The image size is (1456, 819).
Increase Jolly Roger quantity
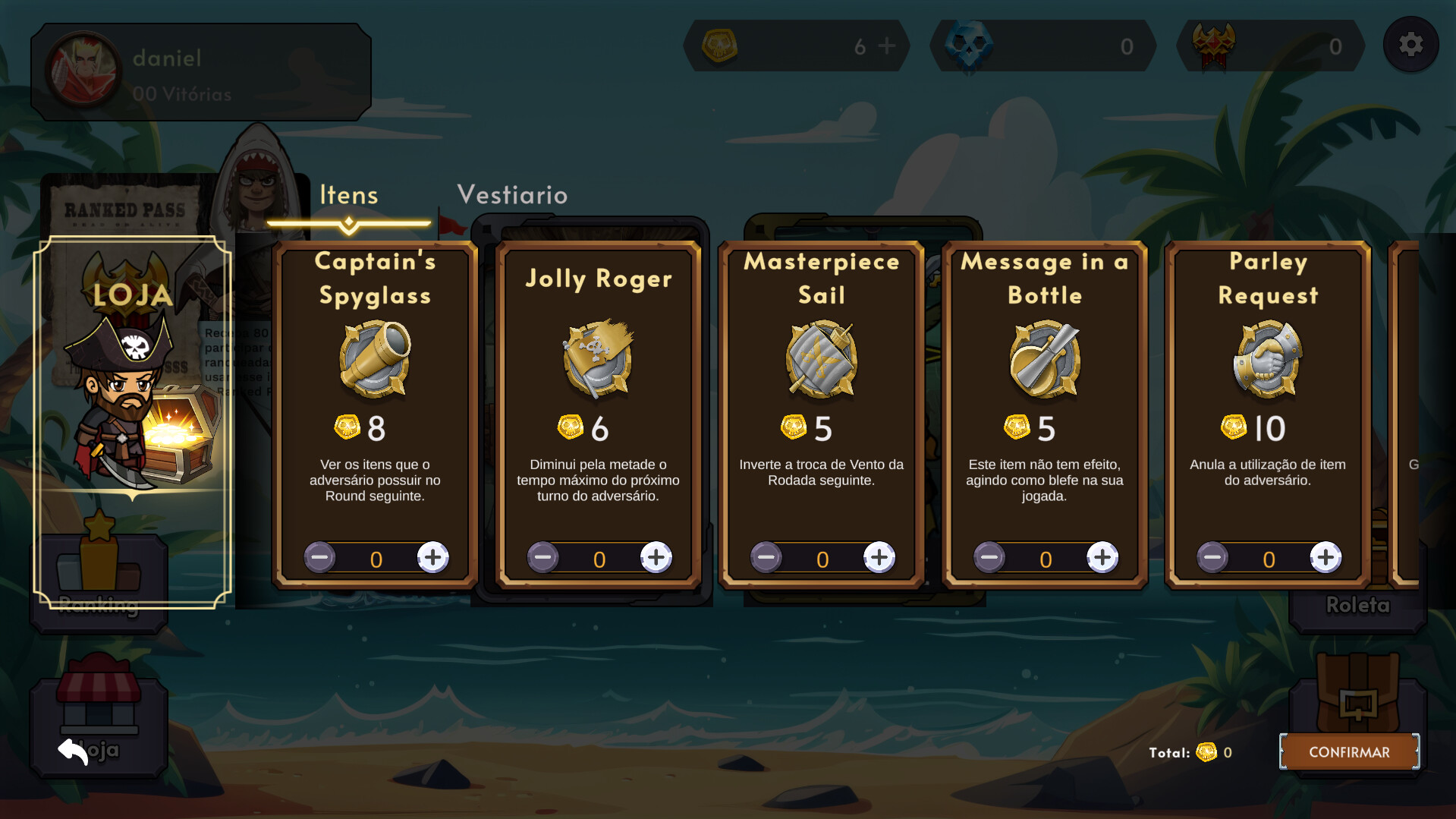point(656,558)
